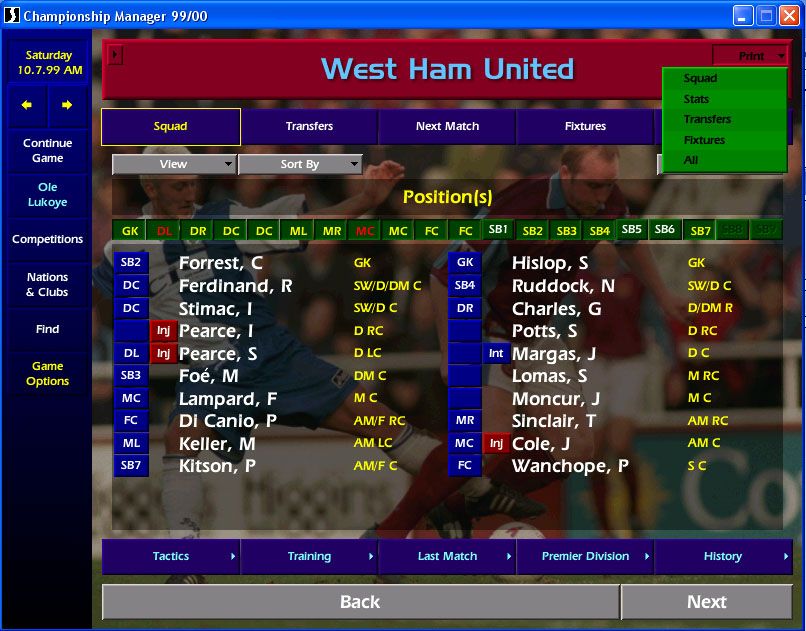The image size is (806, 631).
Task: Switch to the Fixtures tab
Action: click(x=585, y=127)
